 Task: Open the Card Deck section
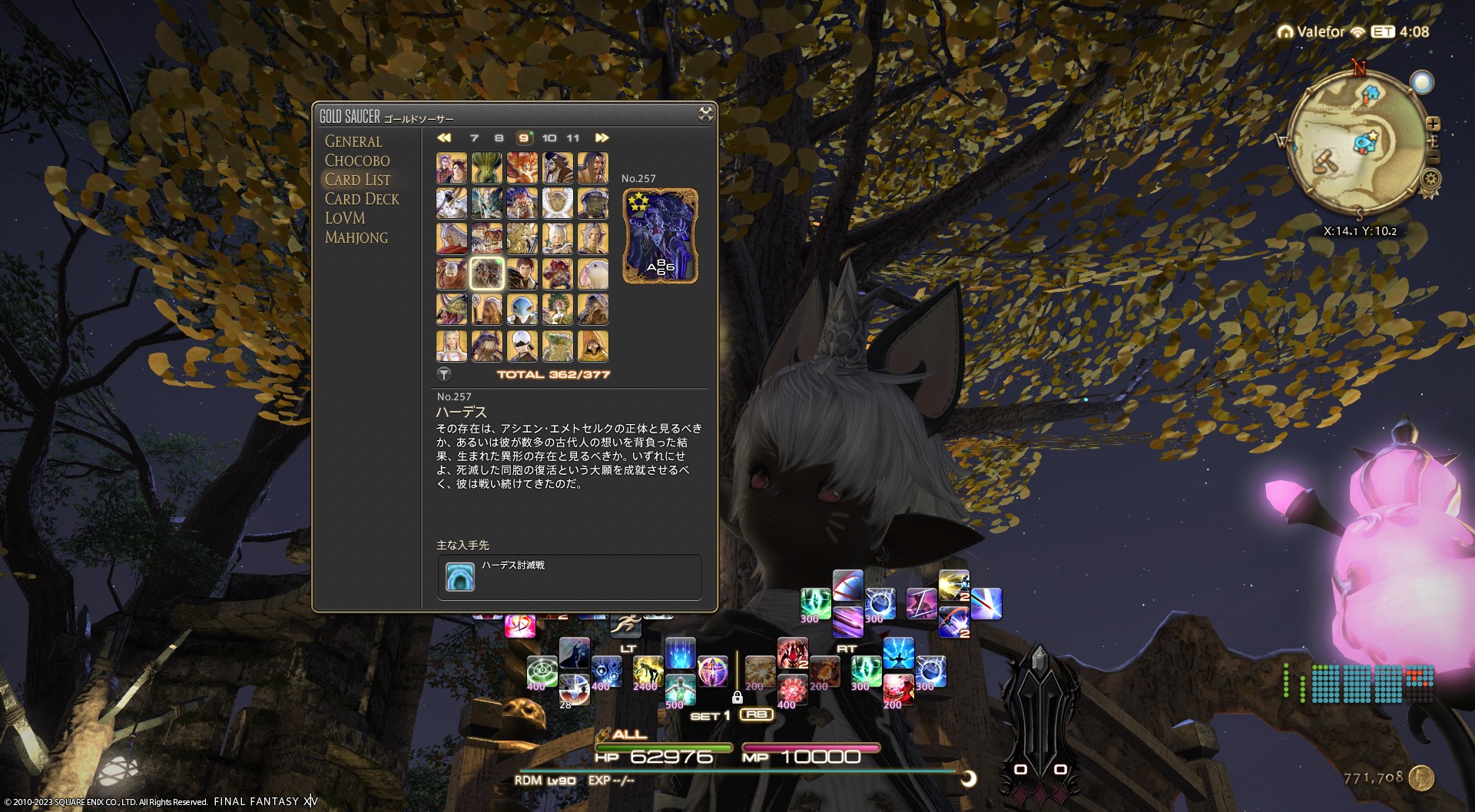[362, 199]
